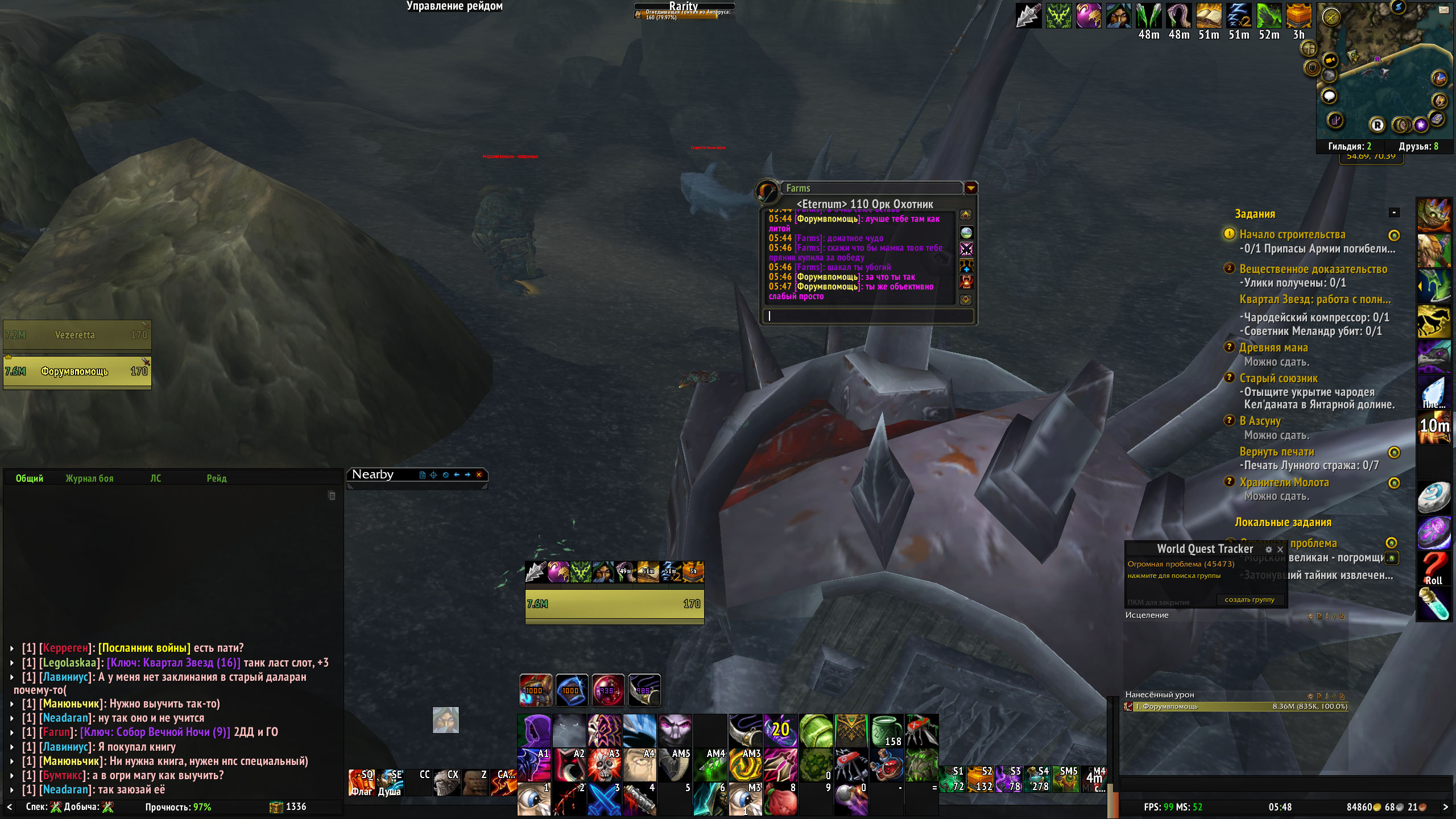Activate the red Roll question mark icon
Viewport: 1456px width, 819px height.
tap(1433, 569)
